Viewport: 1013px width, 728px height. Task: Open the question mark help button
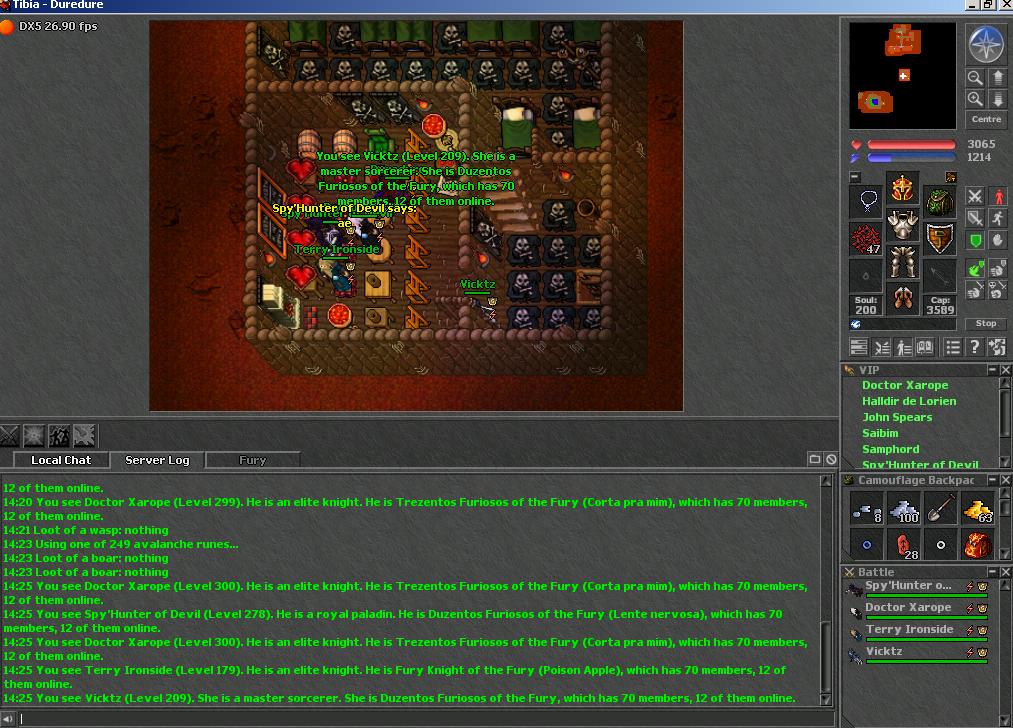pyautogui.click(x=975, y=347)
